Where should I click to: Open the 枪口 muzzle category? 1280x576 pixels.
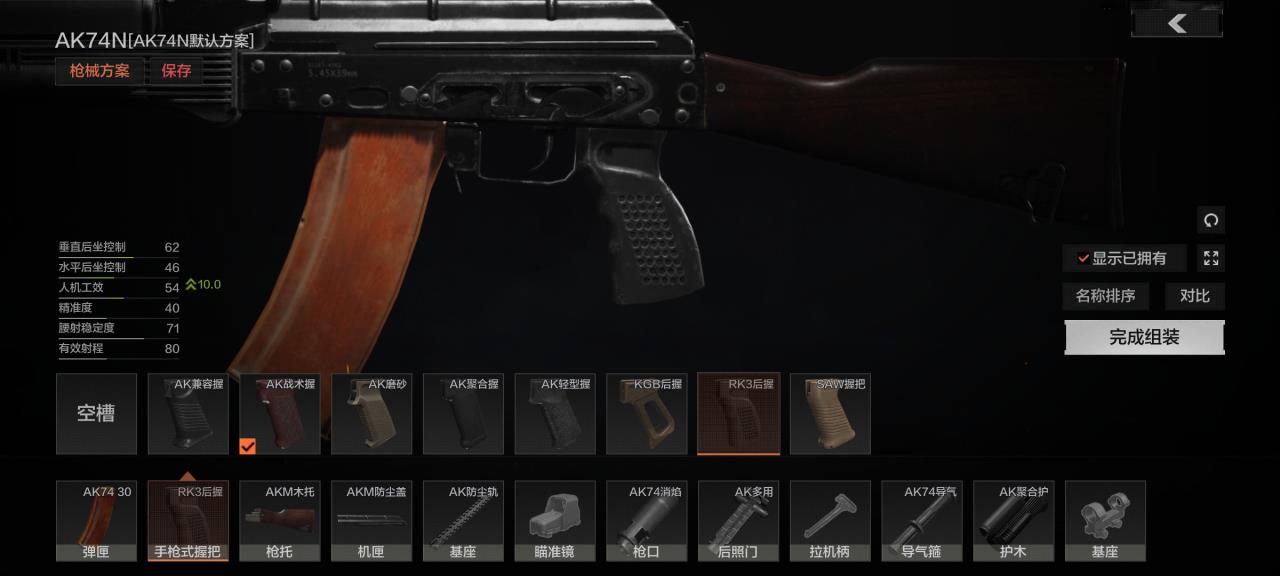pyautogui.click(x=646, y=521)
